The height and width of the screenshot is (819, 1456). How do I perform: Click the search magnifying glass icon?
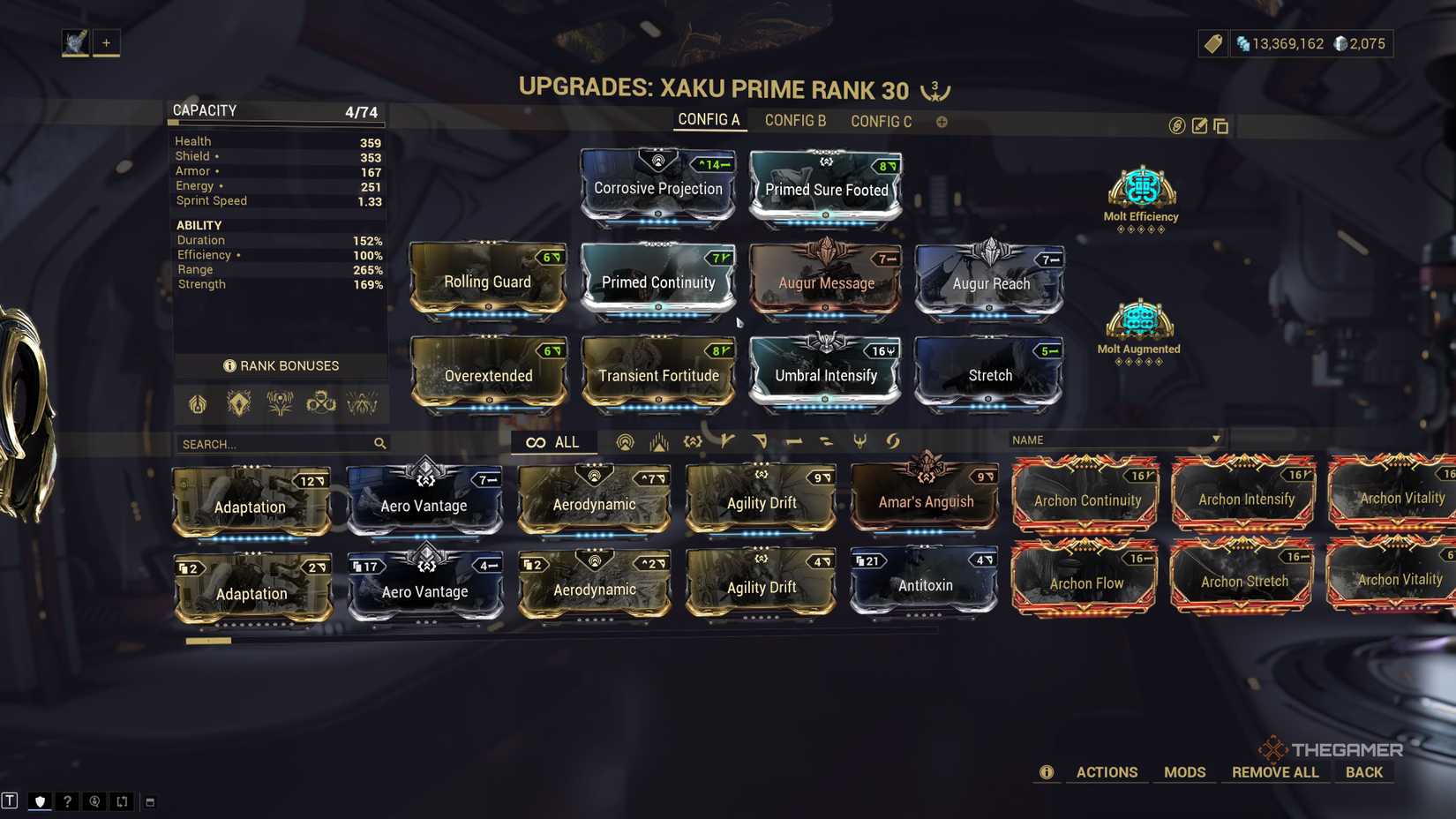click(380, 443)
